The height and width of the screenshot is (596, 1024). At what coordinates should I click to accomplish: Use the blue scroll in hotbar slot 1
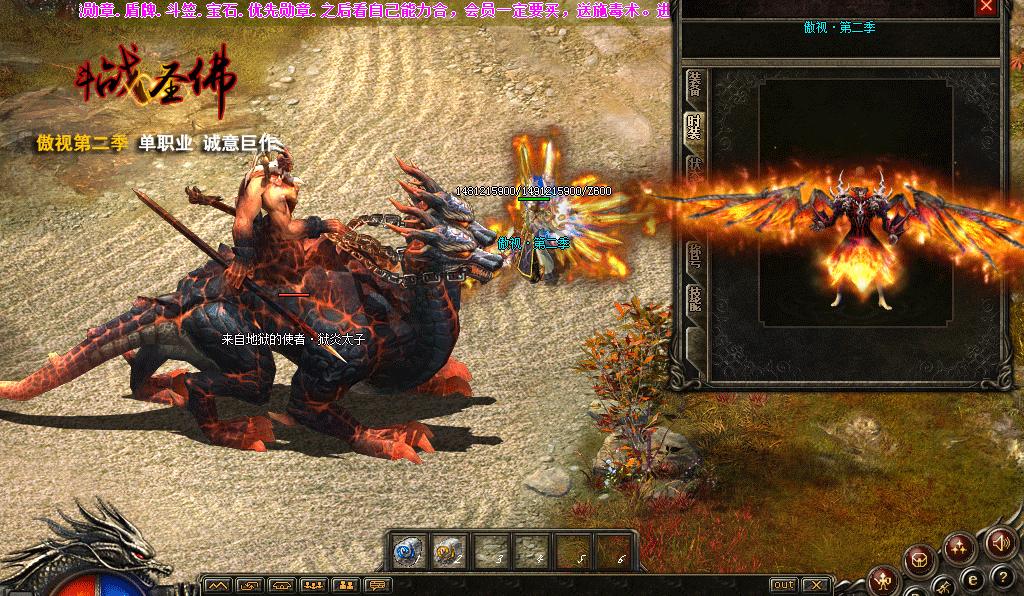click(406, 549)
